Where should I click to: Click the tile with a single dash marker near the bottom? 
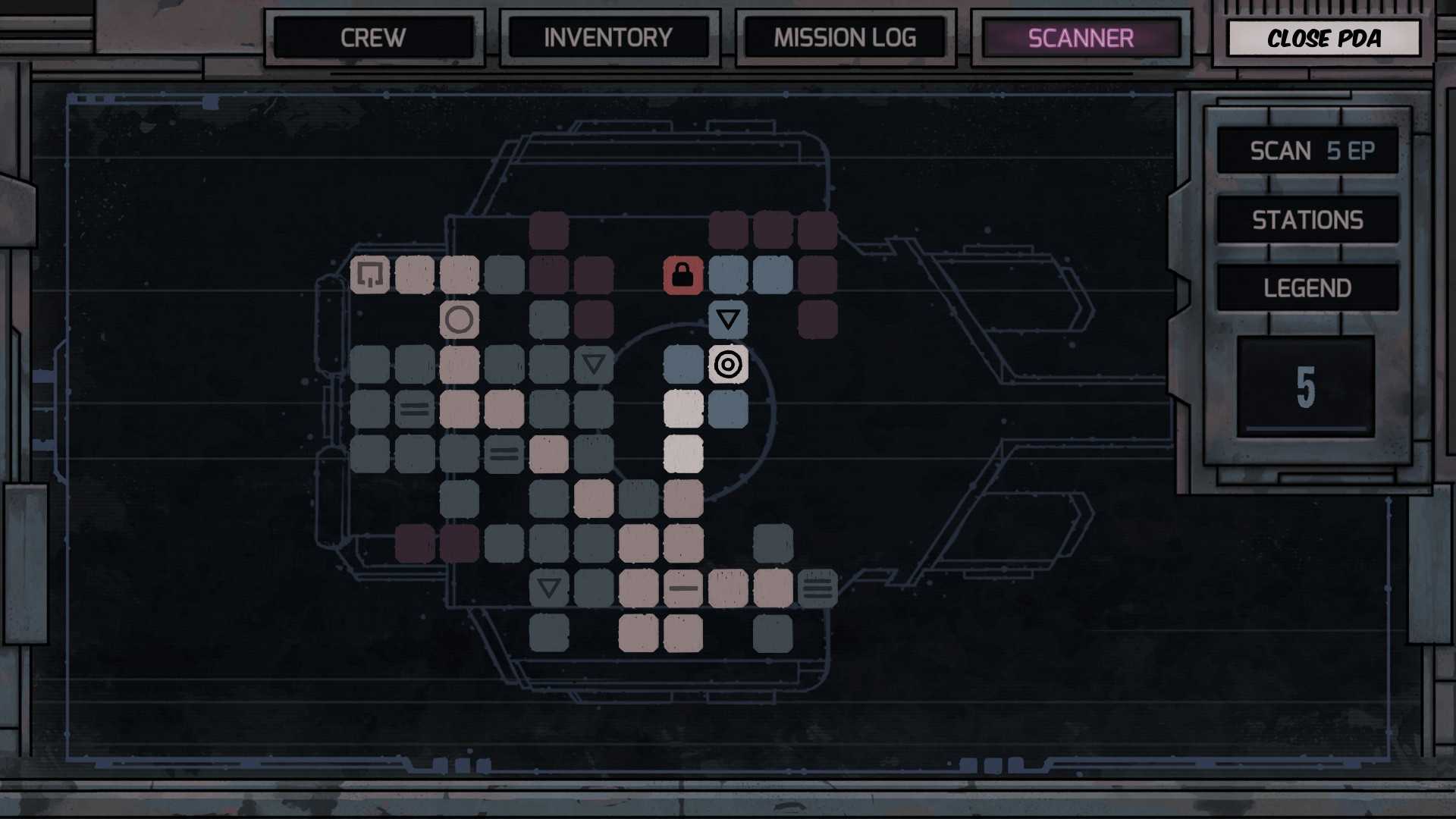coord(683,588)
